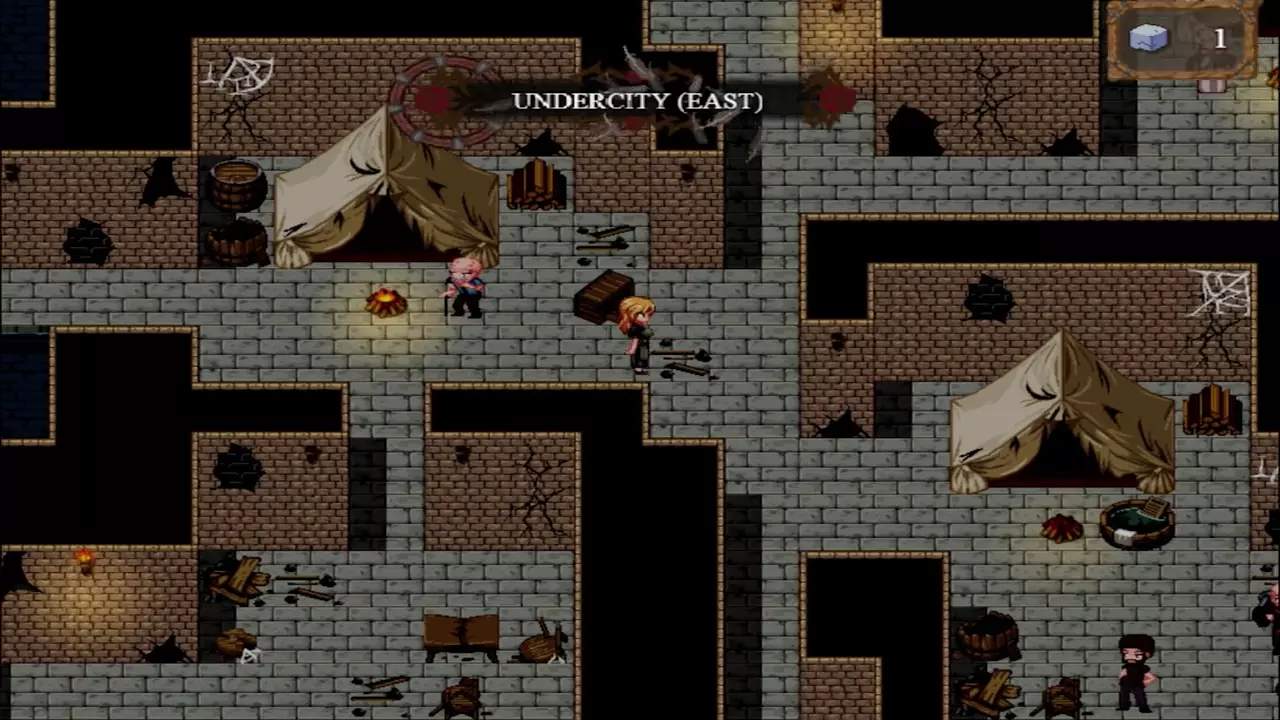Screen dimensions: 1280x720
Task: Click the blue cube item icon
Action: [x=1148, y=38]
